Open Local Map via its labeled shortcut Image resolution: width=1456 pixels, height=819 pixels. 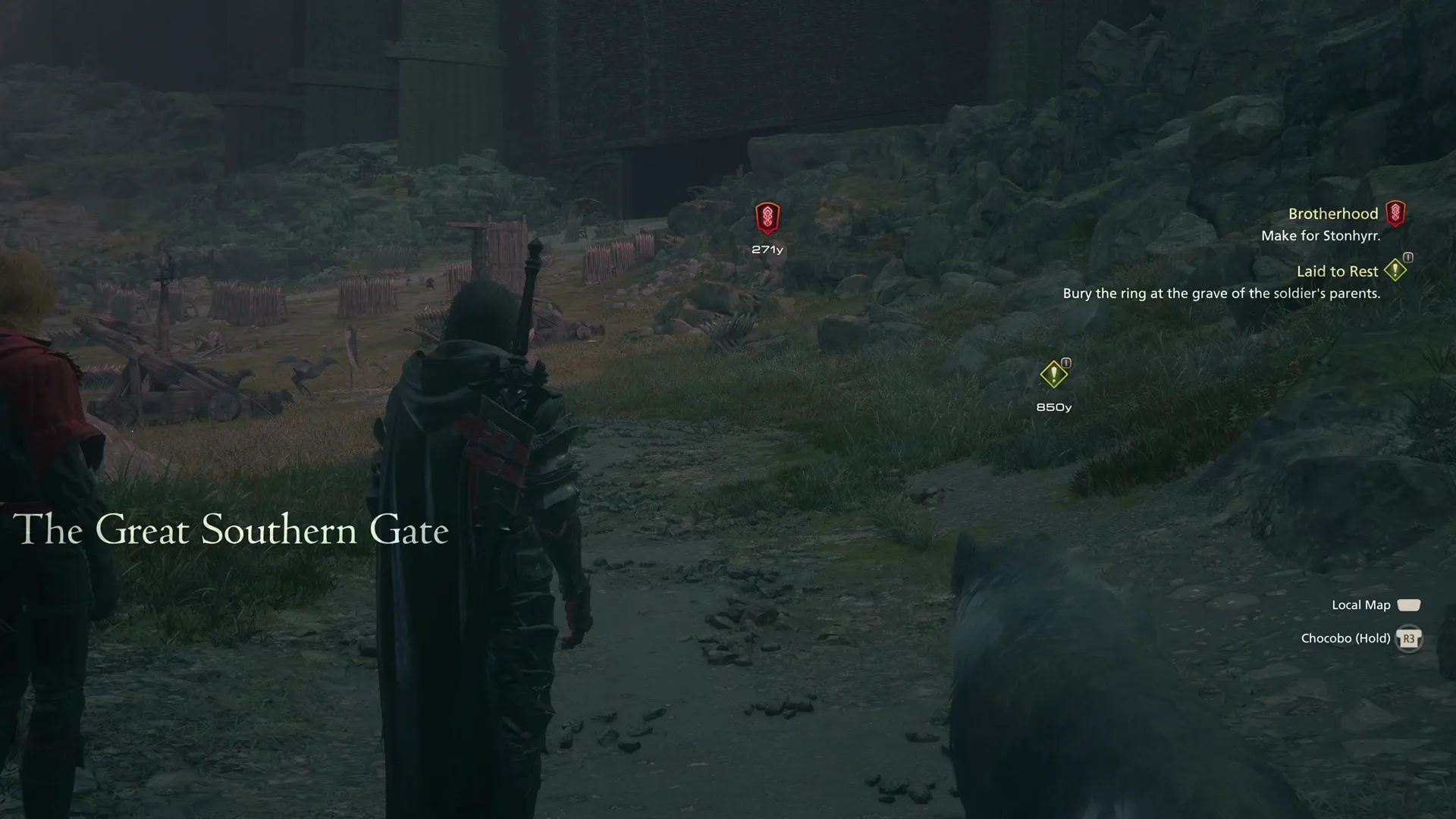(x=1360, y=604)
